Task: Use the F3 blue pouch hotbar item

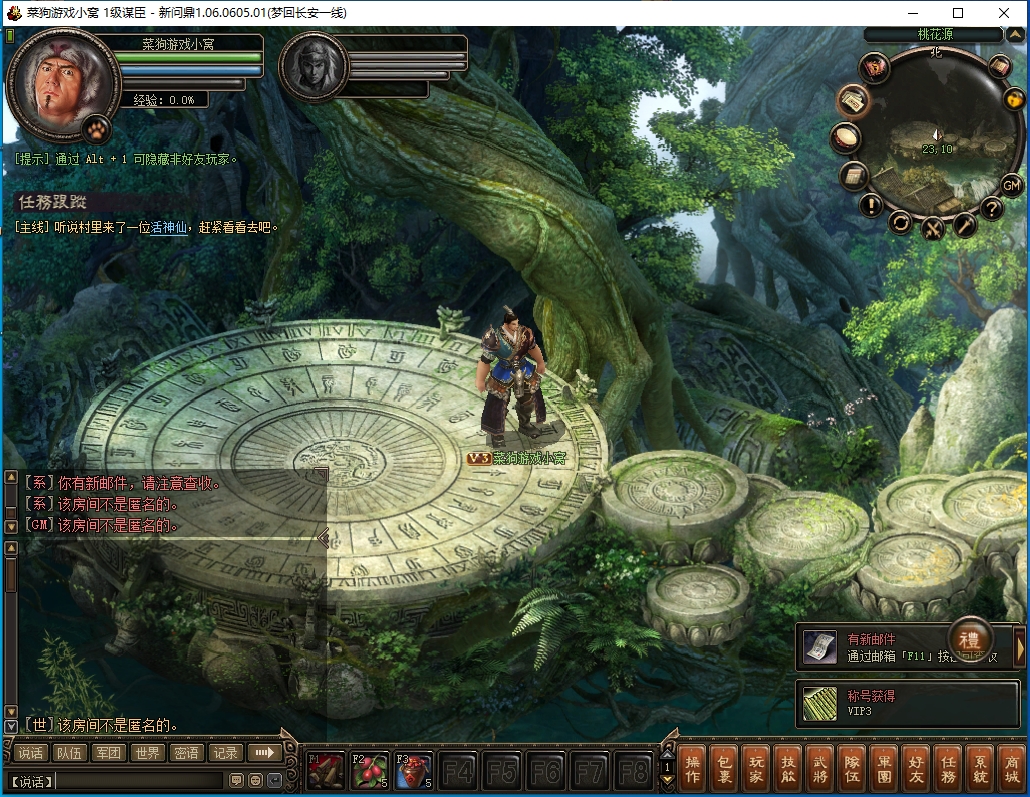Action: pyautogui.click(x=414, y=770)
